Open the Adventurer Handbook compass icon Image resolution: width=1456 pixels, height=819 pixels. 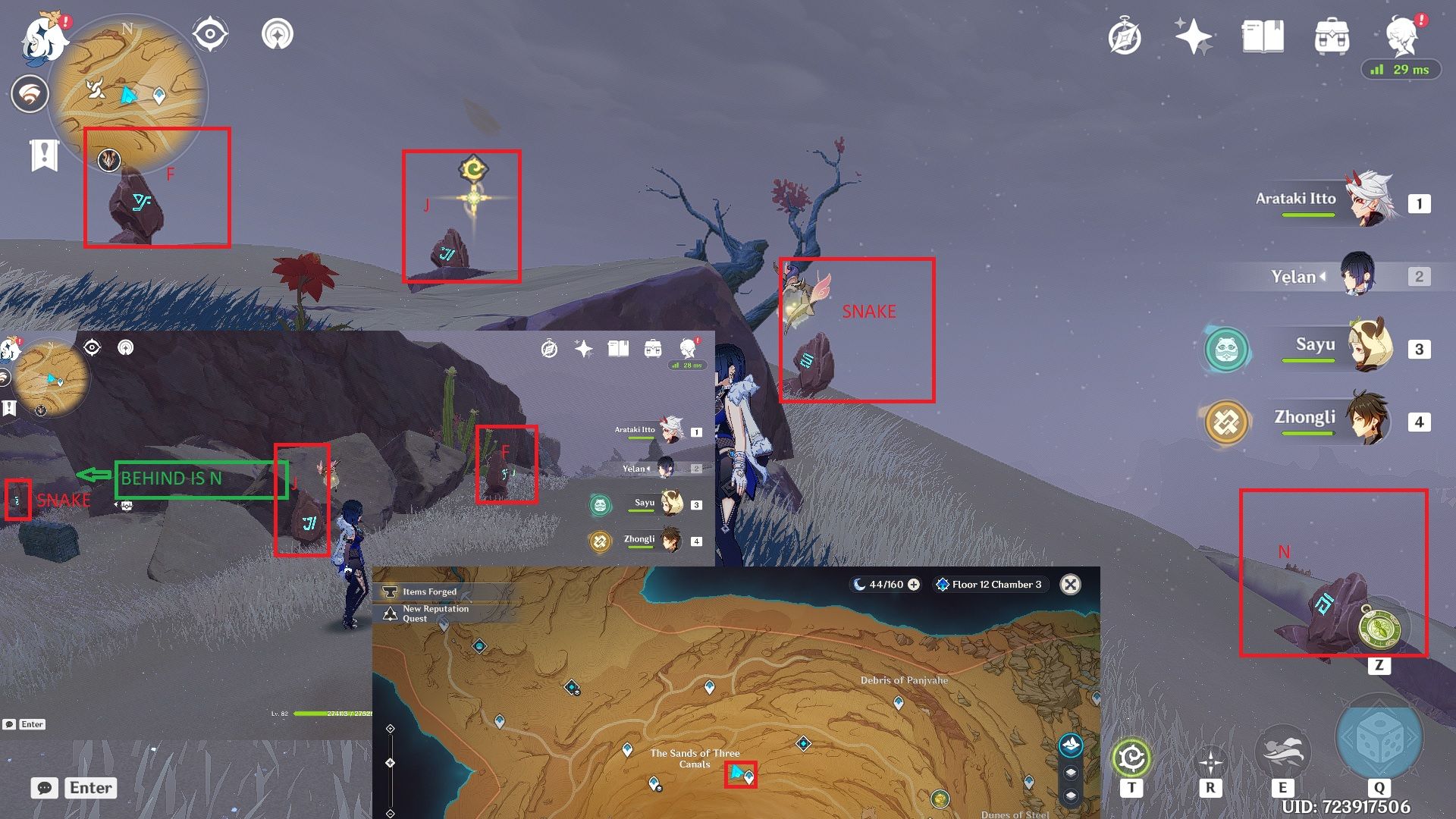pyautogui.click(x=1125, y=34)
